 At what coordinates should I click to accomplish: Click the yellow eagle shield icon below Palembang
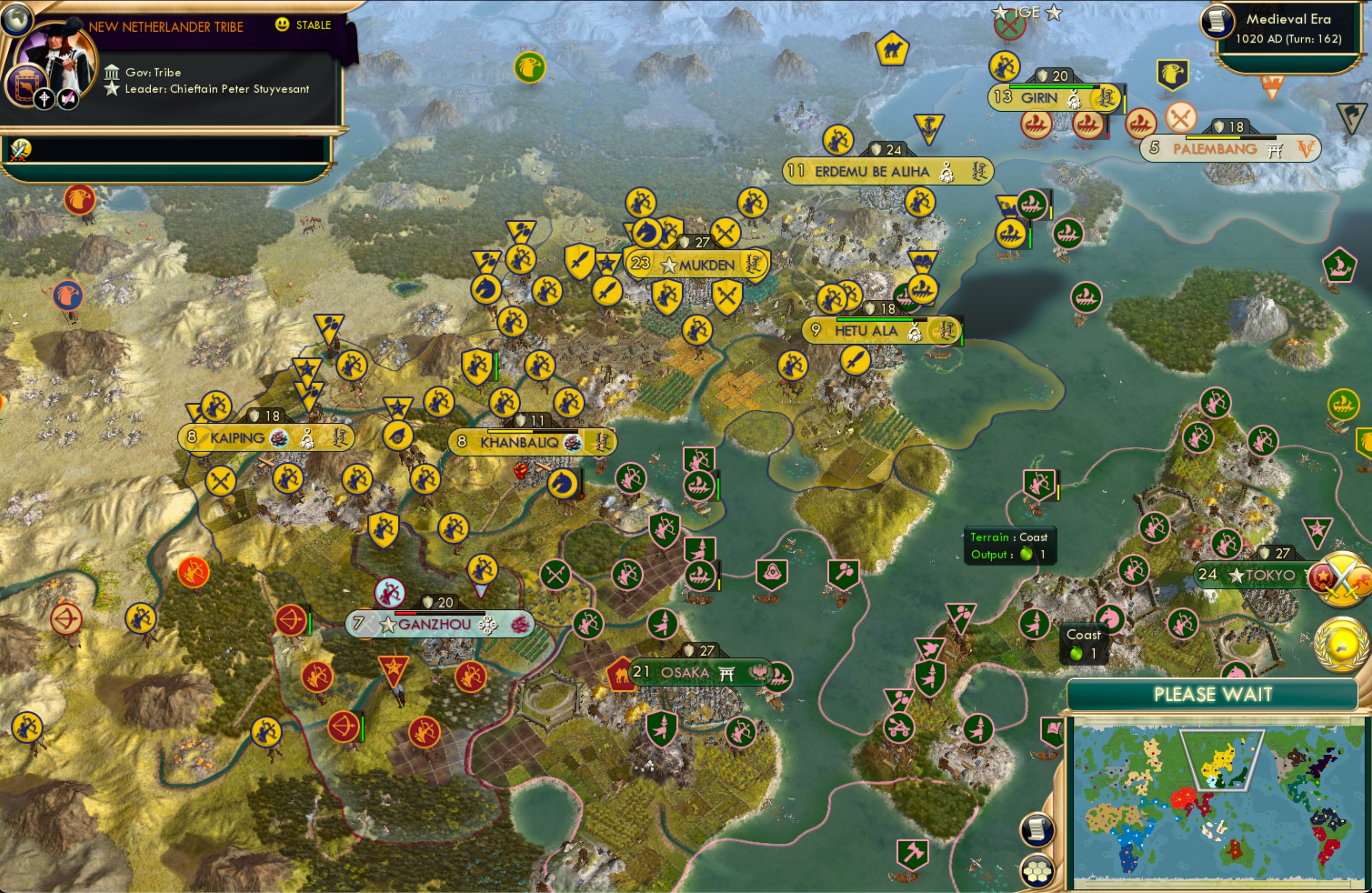coord(1174,73)
